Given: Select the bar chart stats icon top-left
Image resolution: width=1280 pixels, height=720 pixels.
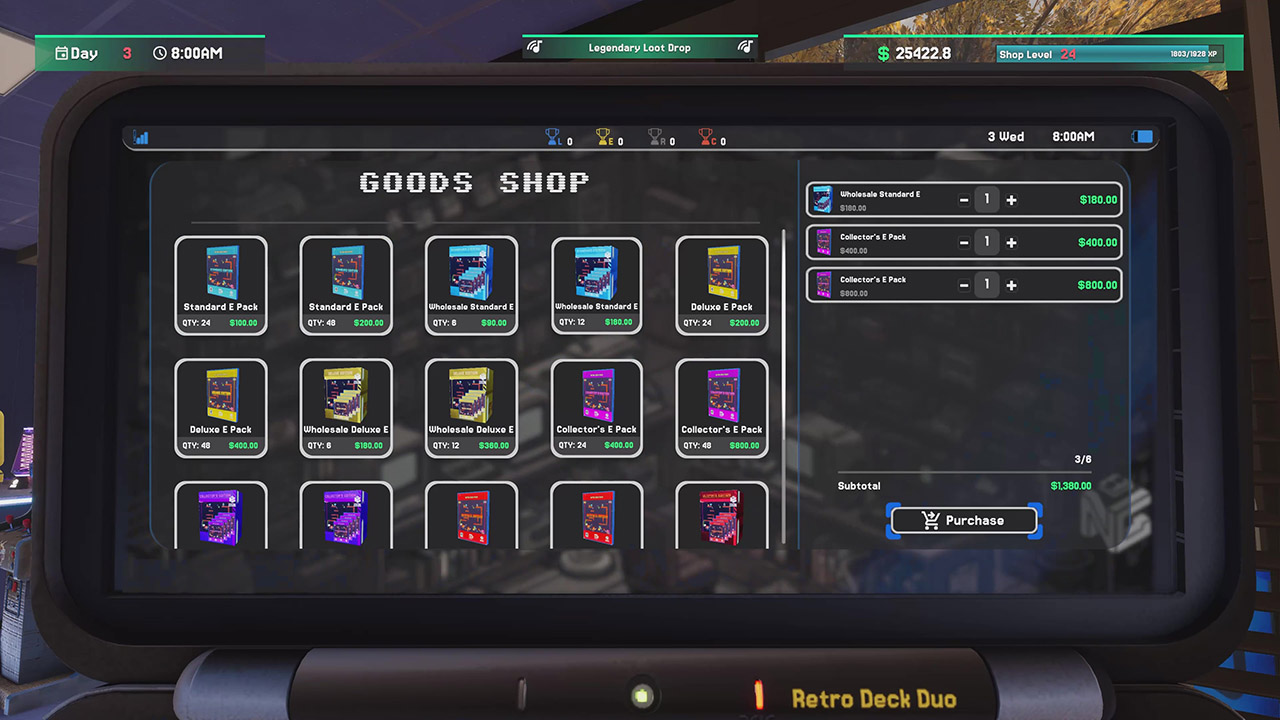Looking at the screenshot, I should [141, 137].
